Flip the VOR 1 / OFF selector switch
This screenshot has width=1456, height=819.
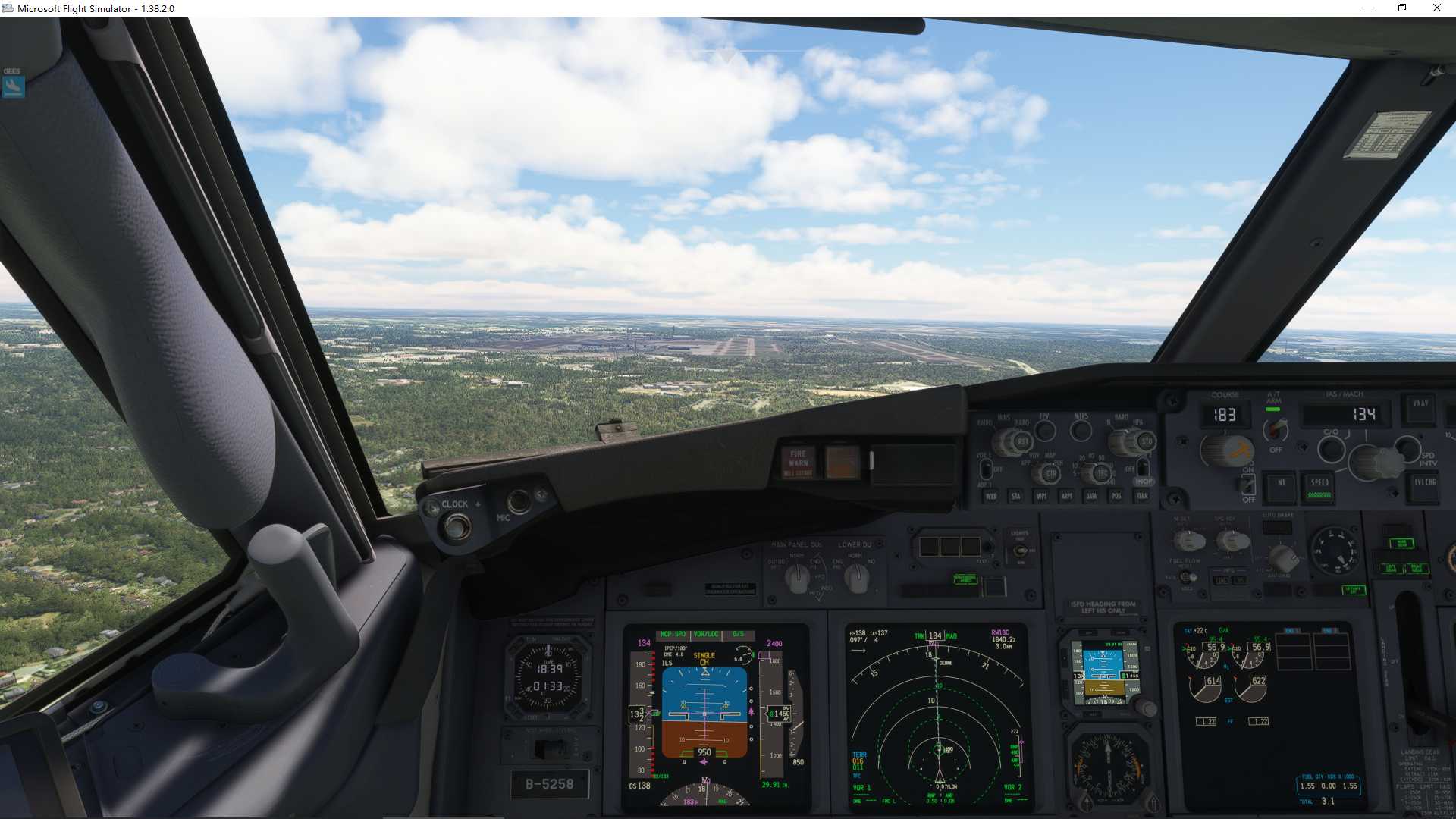[986, 469]
